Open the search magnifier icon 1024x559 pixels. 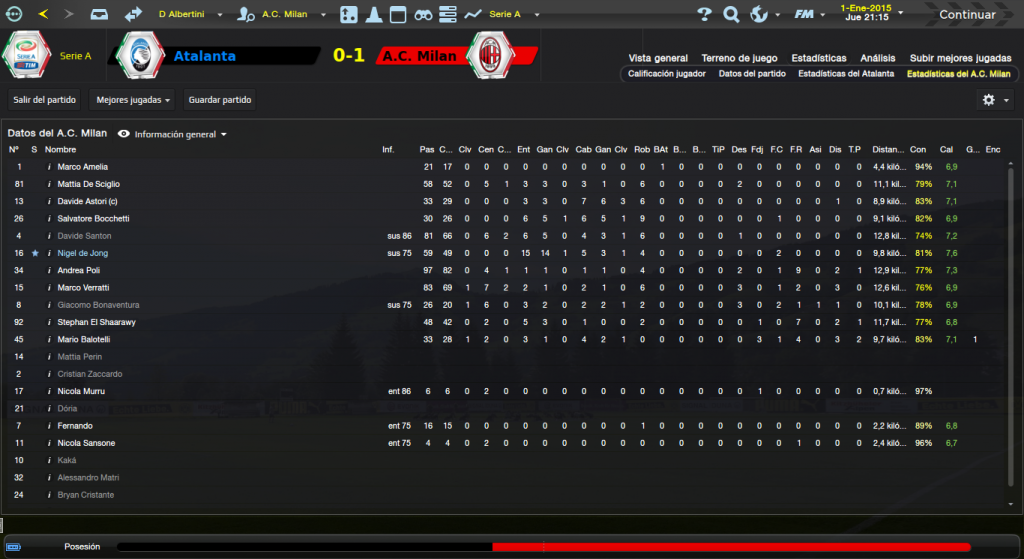coord(731,15)
